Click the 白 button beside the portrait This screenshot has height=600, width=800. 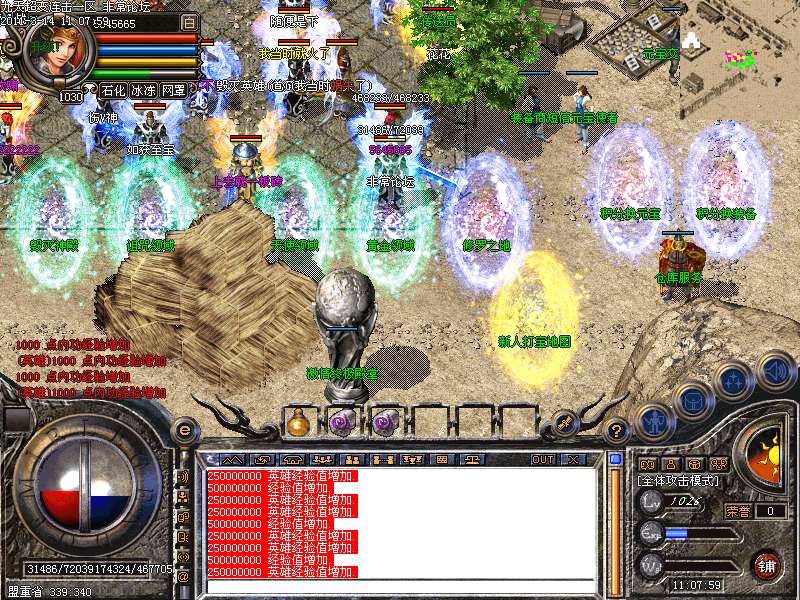tap(190, 21)
